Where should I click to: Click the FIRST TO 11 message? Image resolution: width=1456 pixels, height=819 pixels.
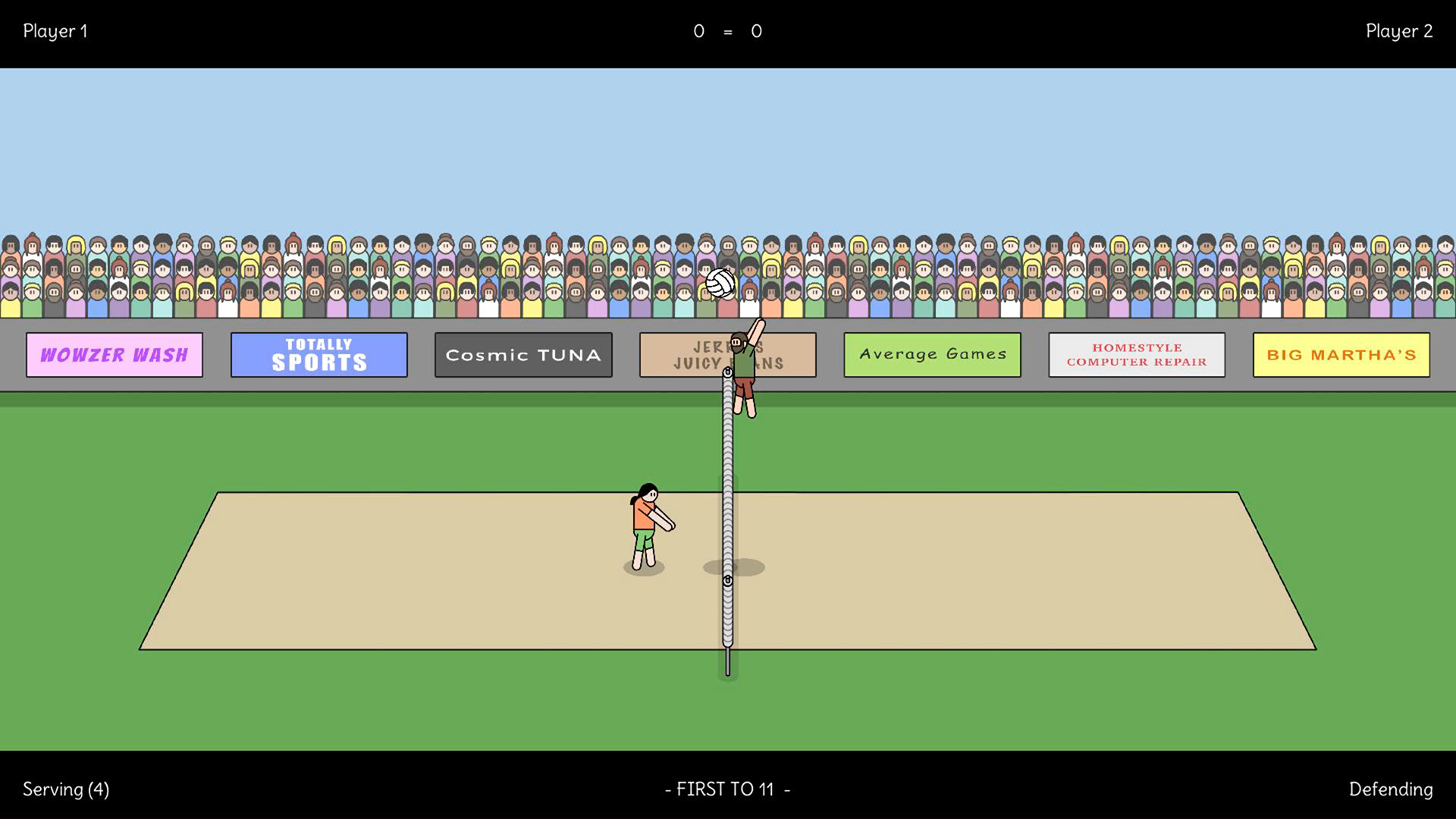coord(726,789)
